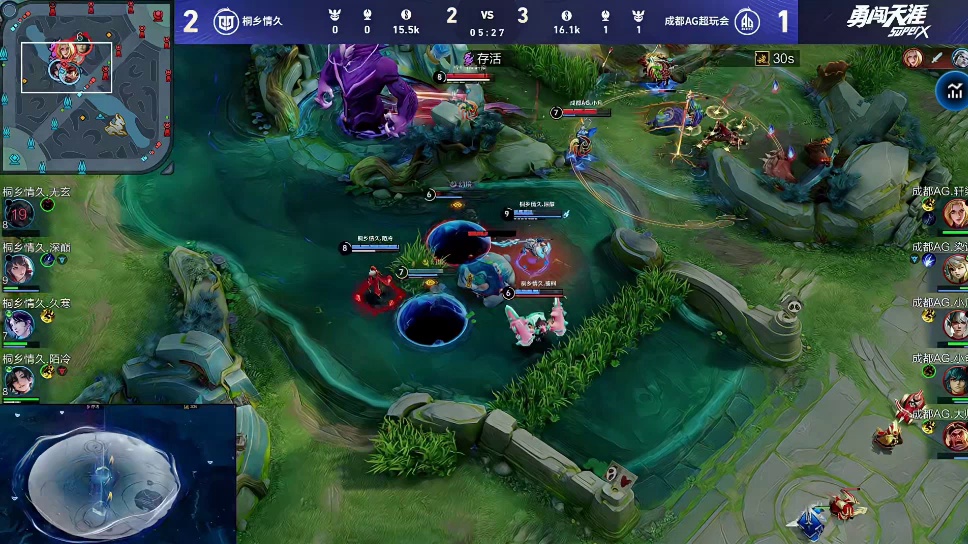Click the 30s buff timer icon
The image size is (968, 544).
click(761, 59)
